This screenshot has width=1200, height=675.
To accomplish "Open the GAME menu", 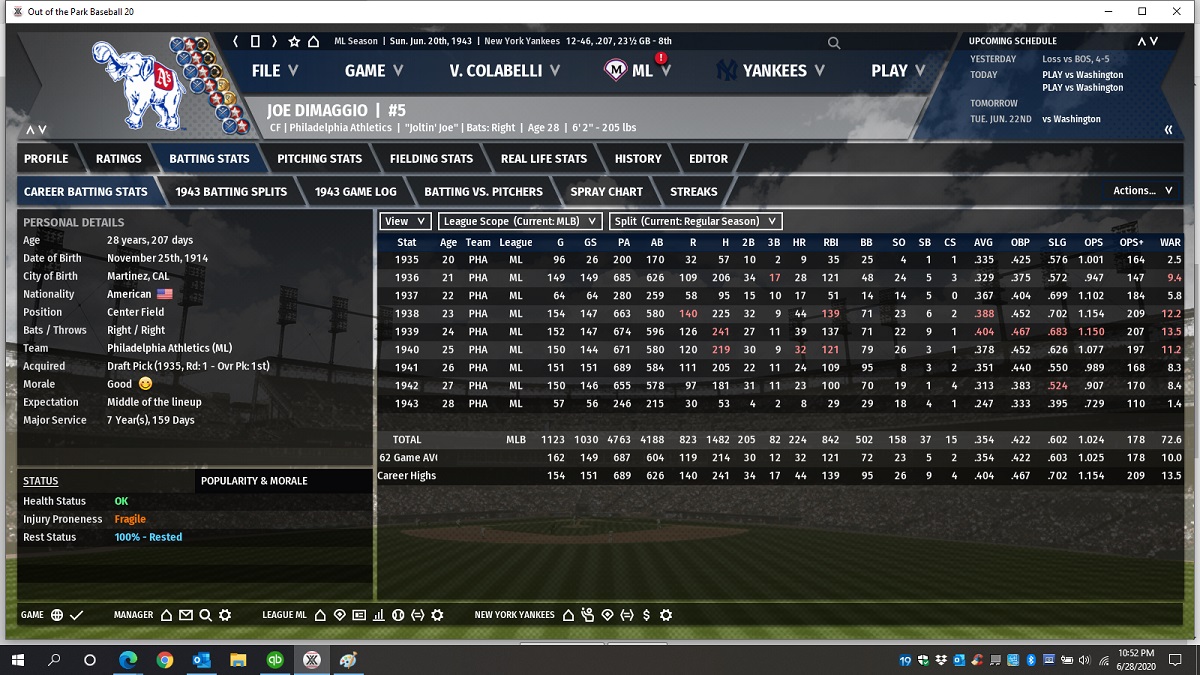I will click(373, 71).
